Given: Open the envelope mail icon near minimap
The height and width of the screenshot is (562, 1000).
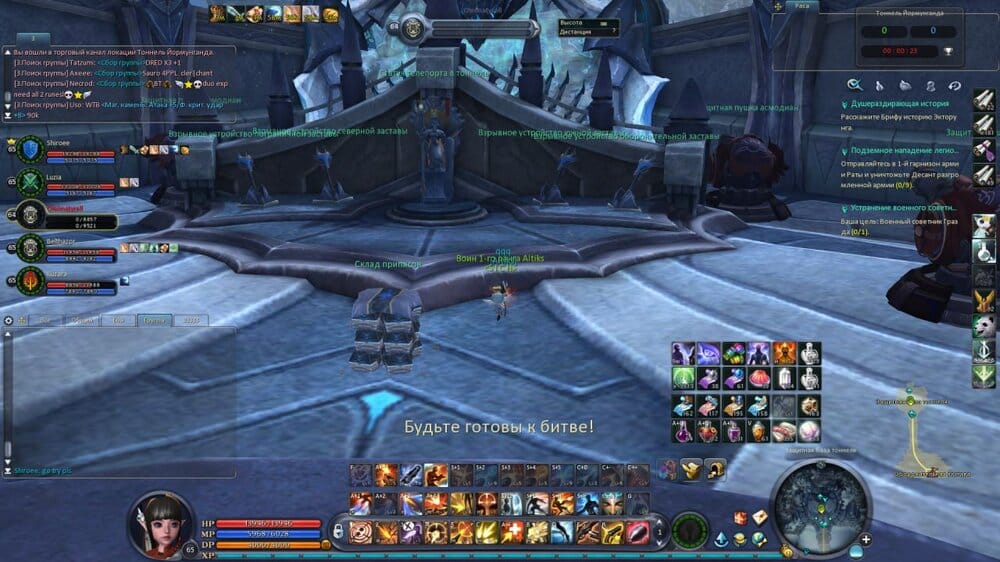Looking at the screenshot, I should pyautogui.click(x=760, y=517).
